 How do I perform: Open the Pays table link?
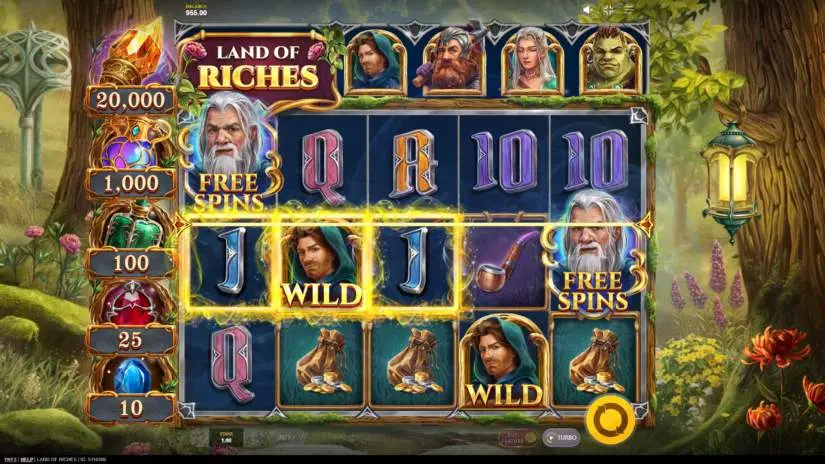pyautogui.click(x=11, y=458)
